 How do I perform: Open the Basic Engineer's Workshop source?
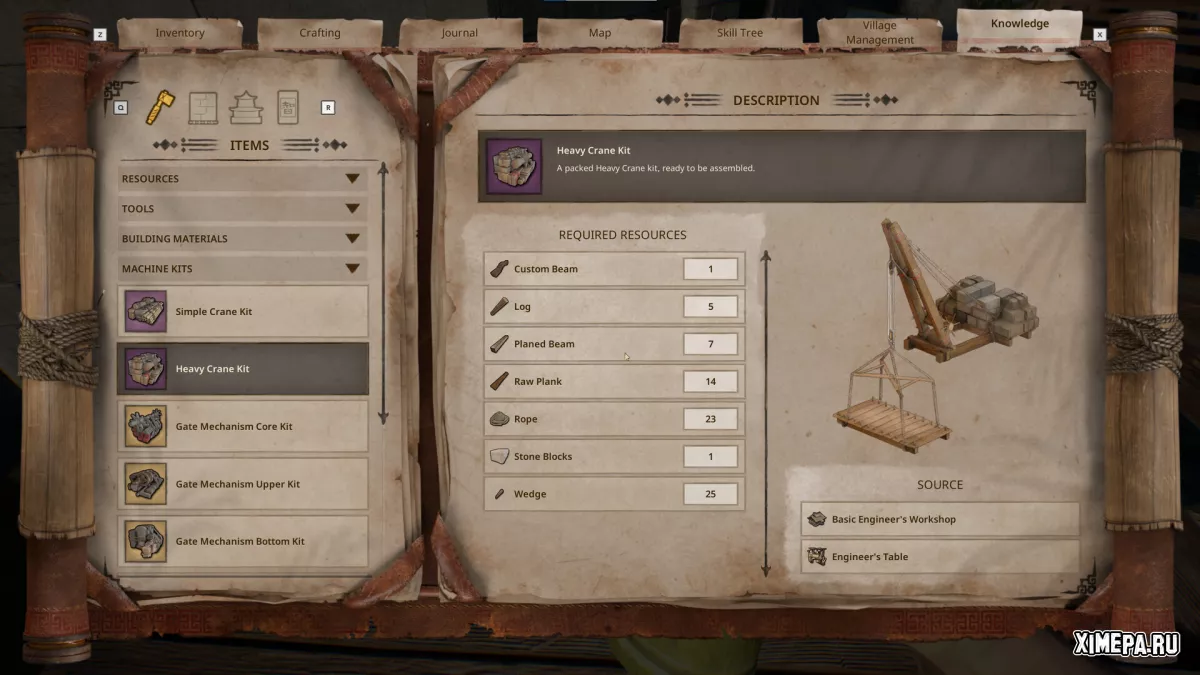(940, 520)
